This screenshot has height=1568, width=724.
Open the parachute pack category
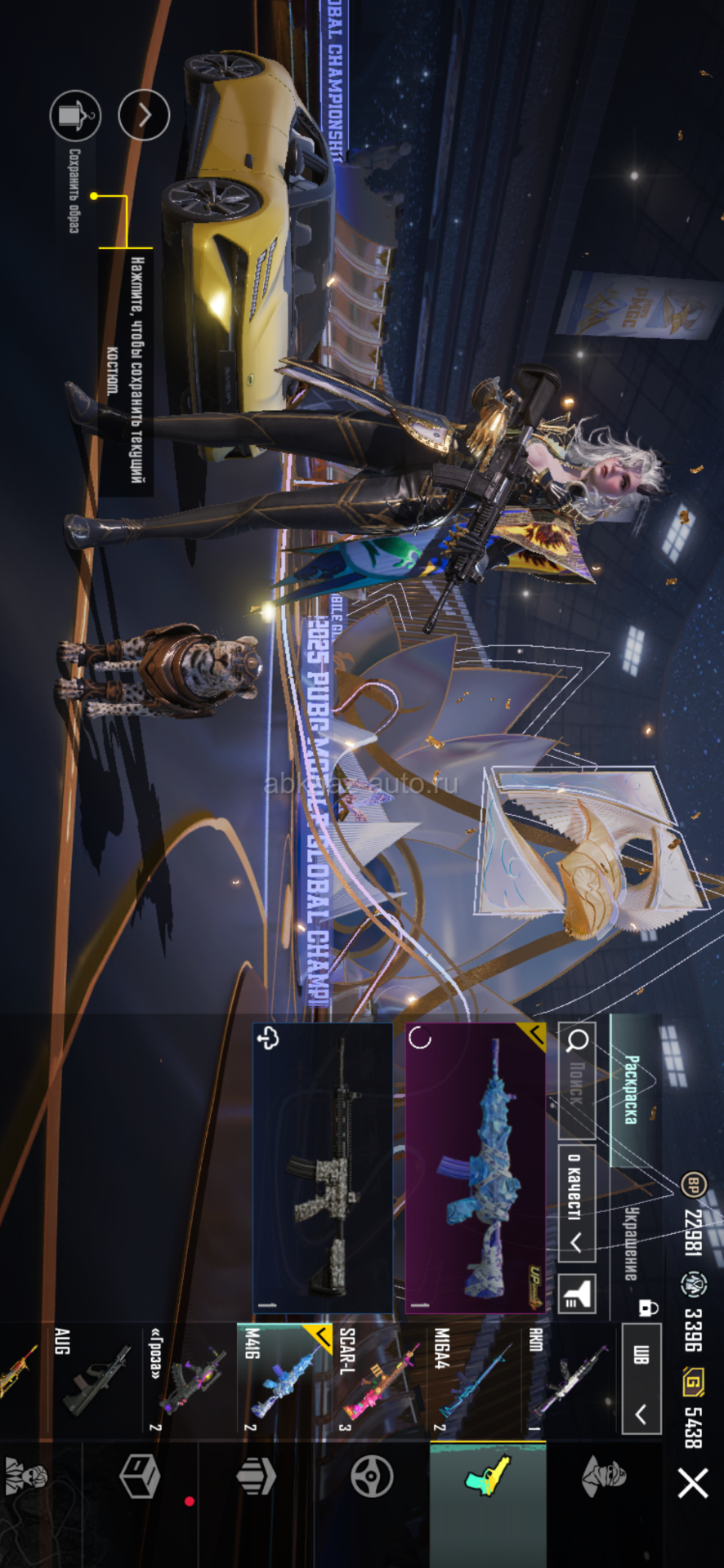[x=256, y=1477]
